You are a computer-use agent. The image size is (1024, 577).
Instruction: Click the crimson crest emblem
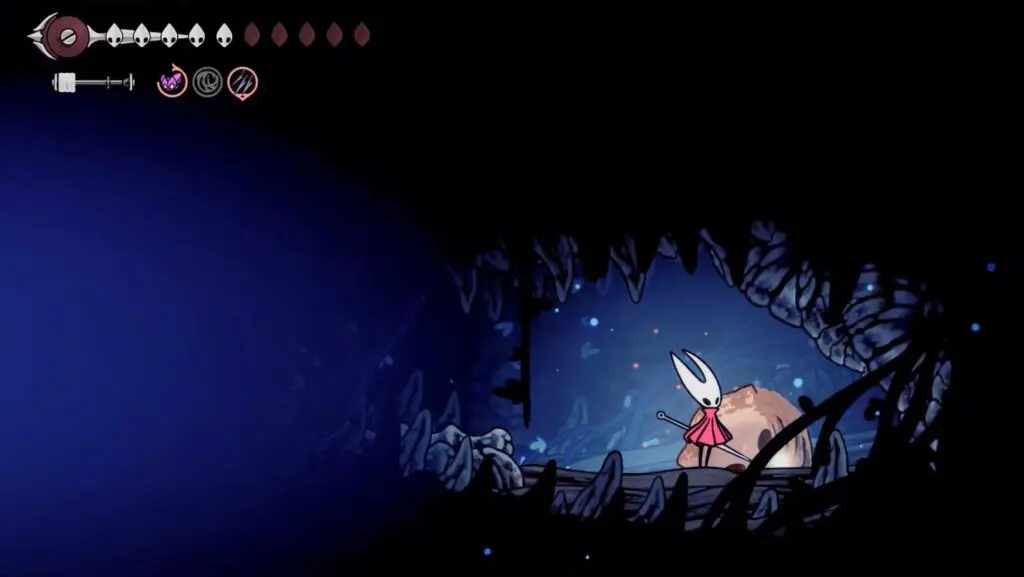coord(66,36)
